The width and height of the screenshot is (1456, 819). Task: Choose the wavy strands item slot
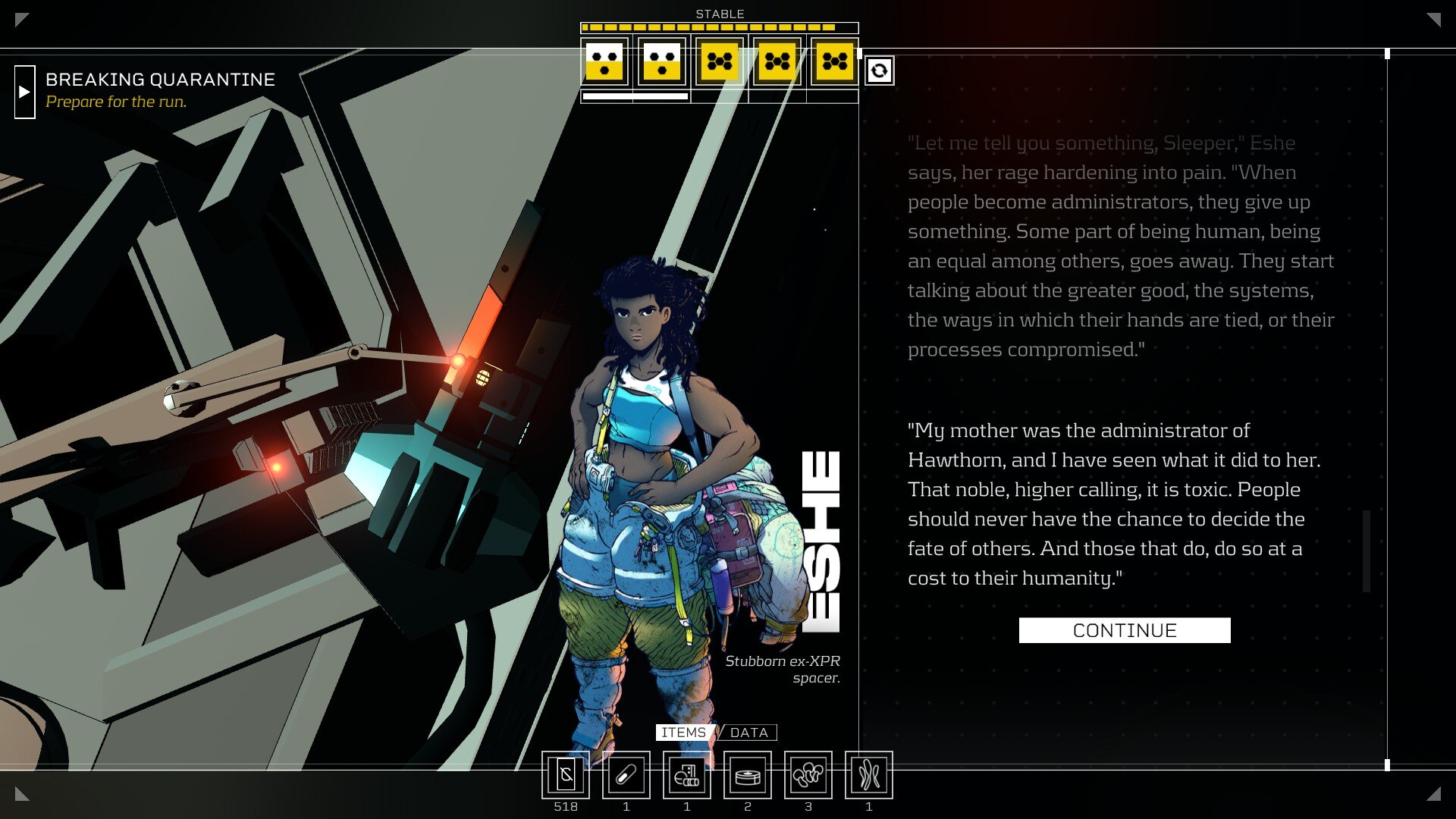pos(869,775)
